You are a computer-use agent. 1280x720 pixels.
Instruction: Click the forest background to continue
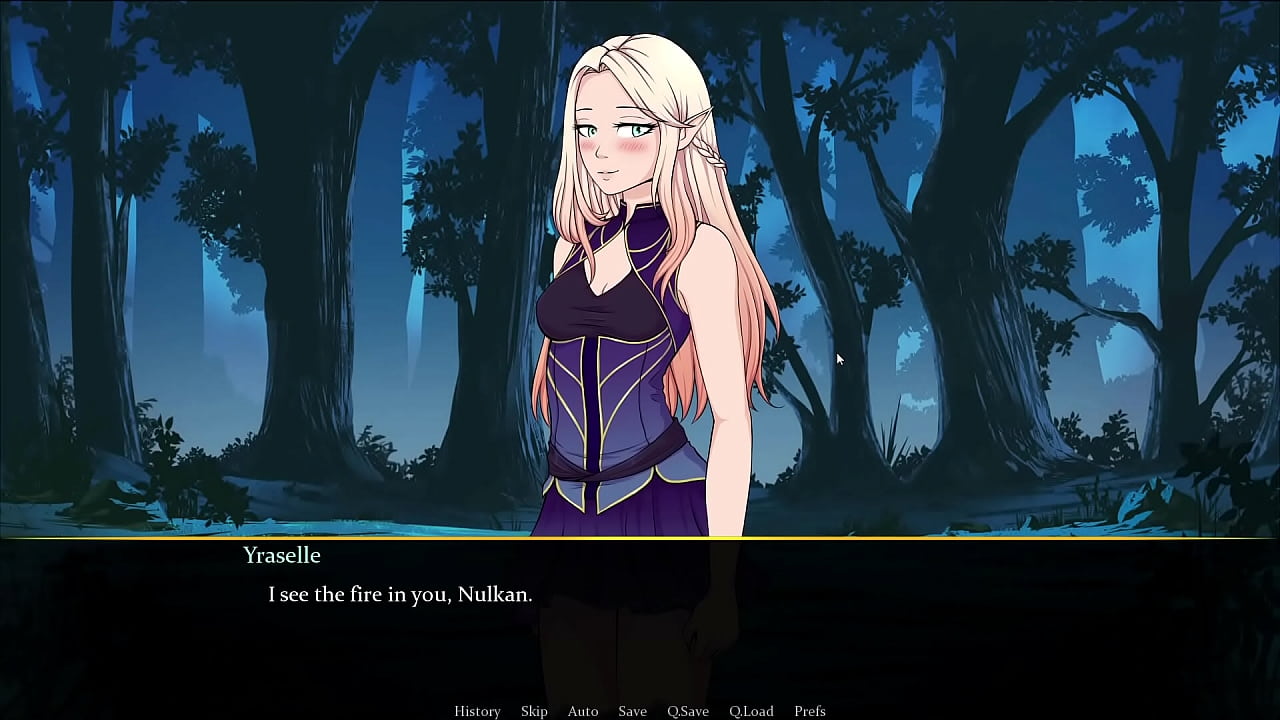pyautogui.click(x=200, y=250)
